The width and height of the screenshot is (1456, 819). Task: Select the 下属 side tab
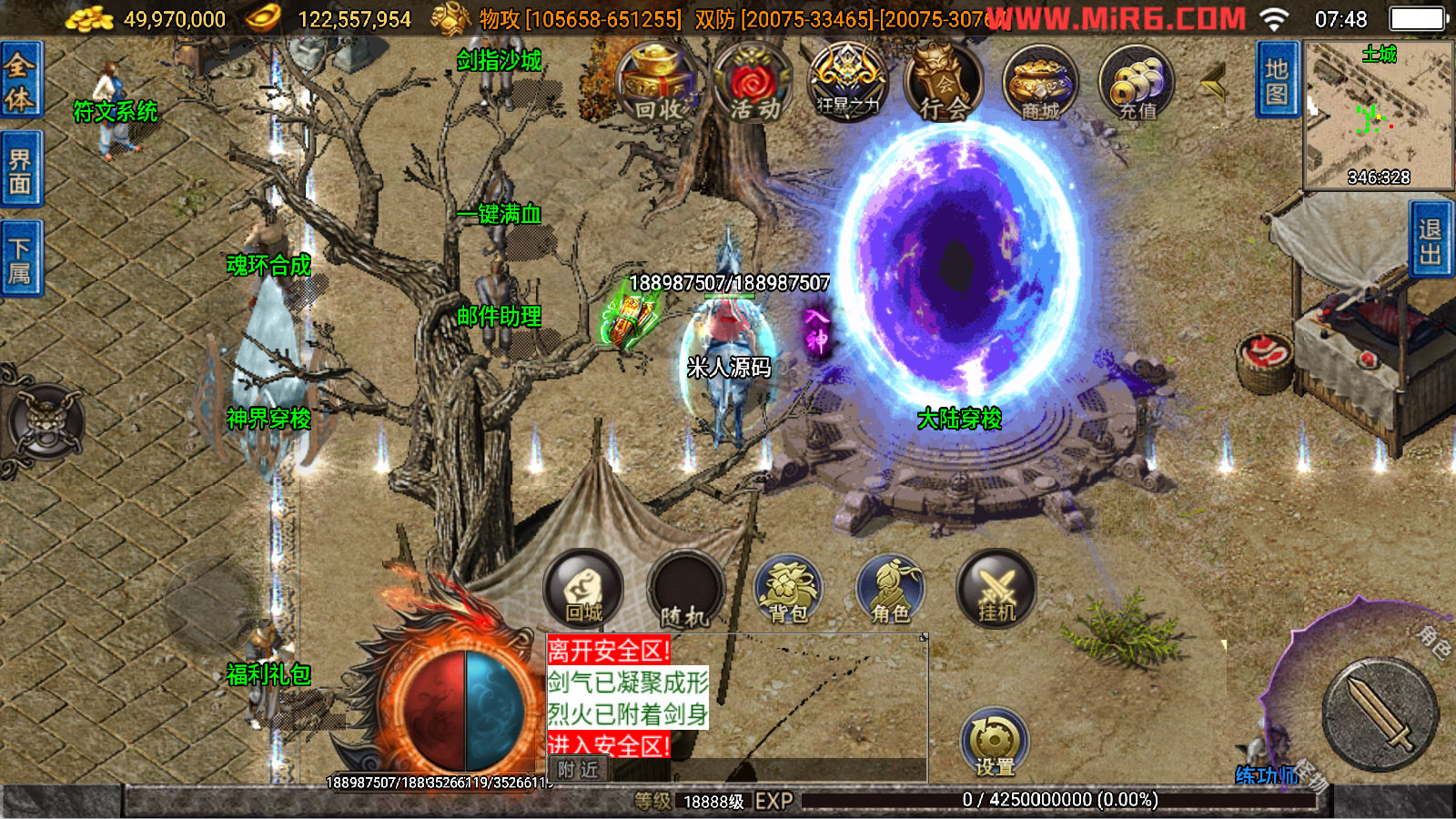click(20, 259)
